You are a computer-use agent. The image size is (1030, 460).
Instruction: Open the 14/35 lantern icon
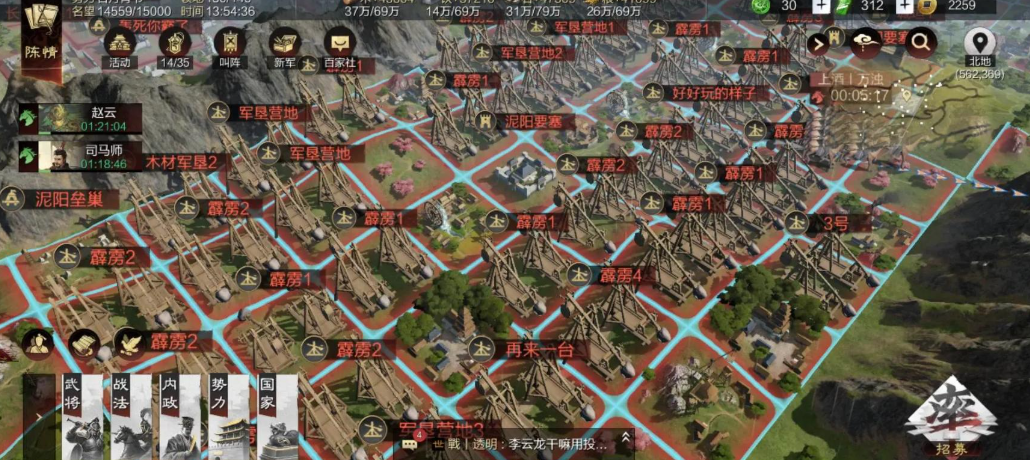pos(176,44)
